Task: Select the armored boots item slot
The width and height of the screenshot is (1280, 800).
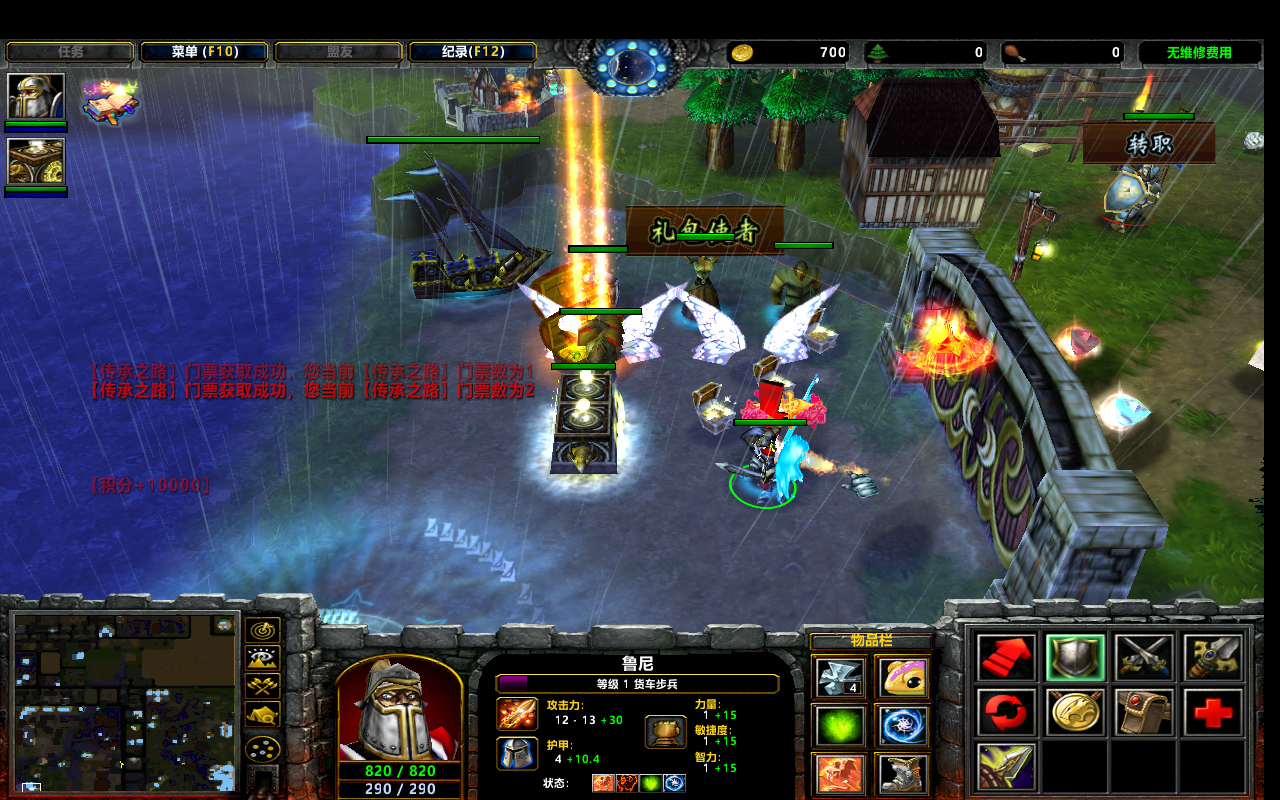Action: click(901, 774)
